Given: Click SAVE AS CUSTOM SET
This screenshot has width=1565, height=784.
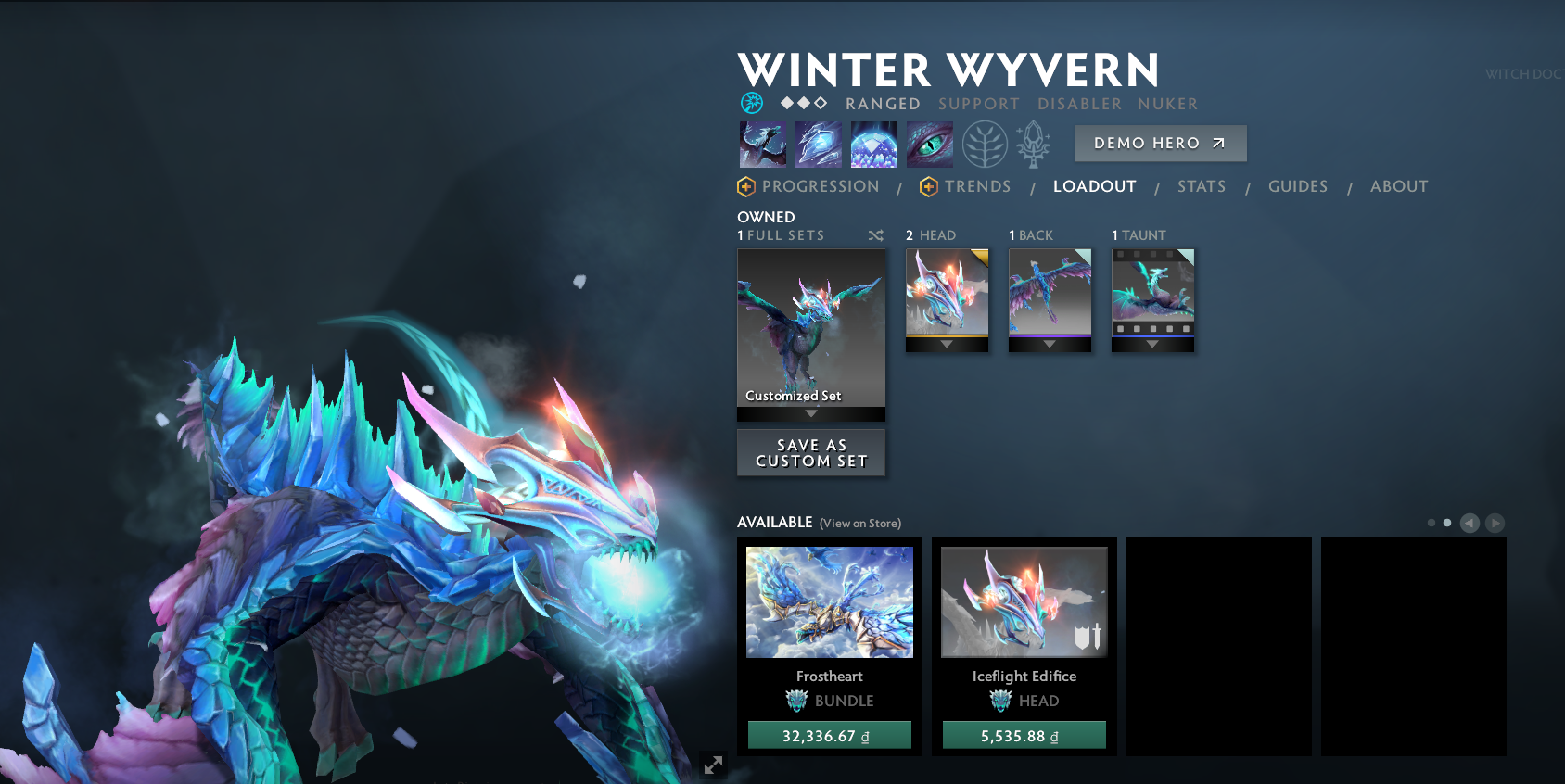Looking at the screenshot, I should point(810,452).
